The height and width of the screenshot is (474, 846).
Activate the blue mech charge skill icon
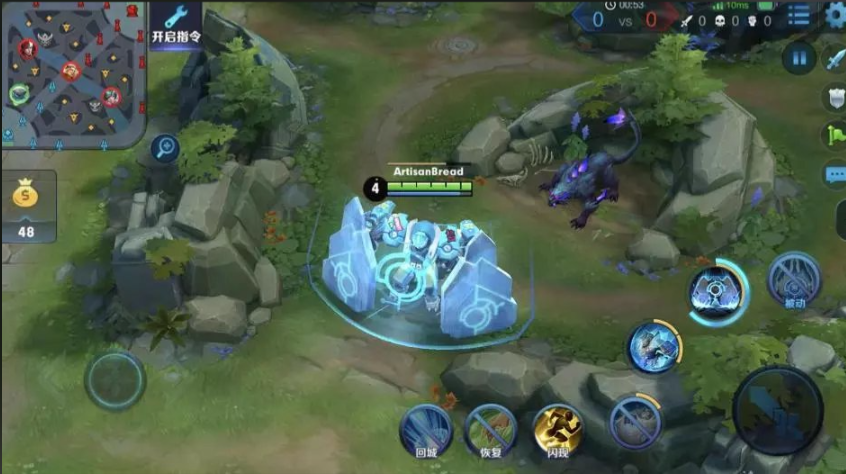[654, 347]
